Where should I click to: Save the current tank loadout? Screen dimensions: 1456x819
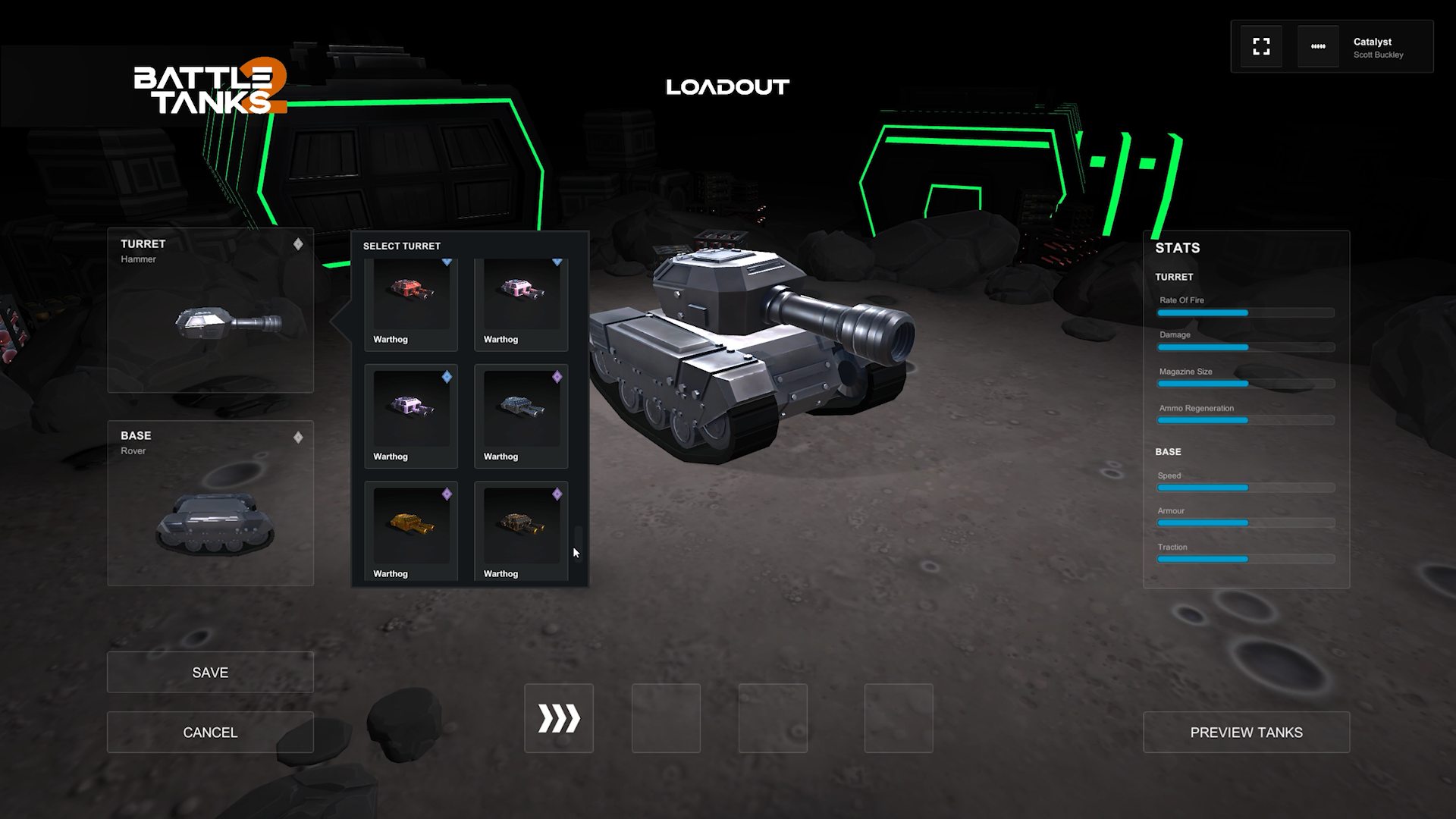click(210, 673)
